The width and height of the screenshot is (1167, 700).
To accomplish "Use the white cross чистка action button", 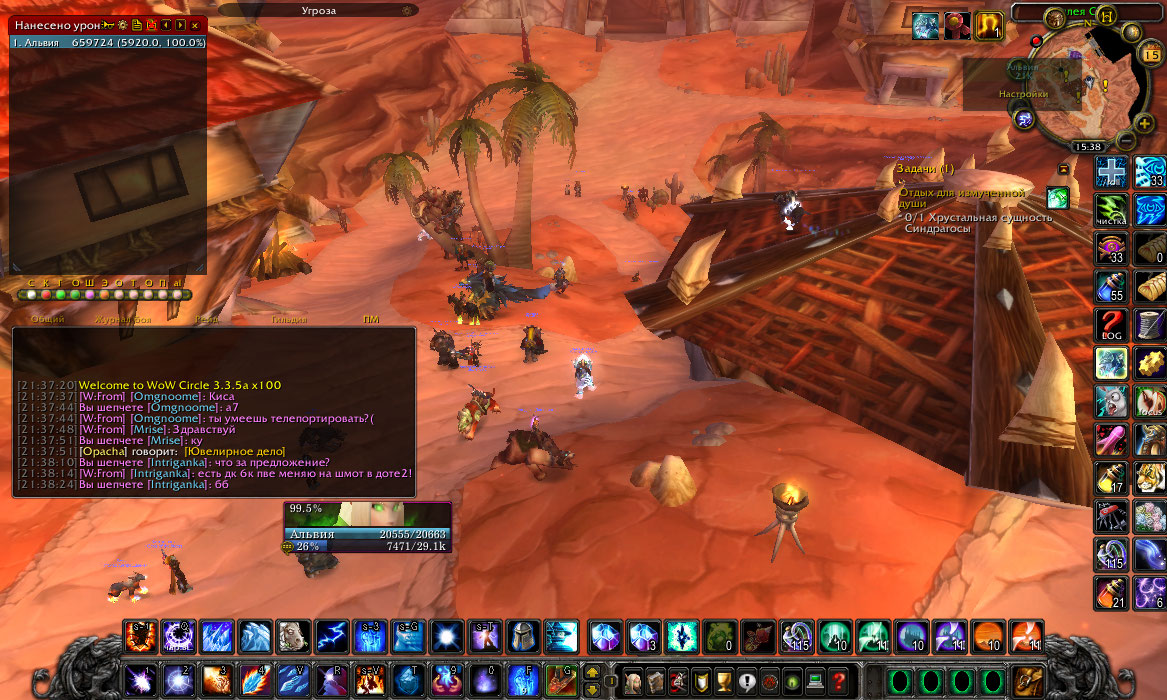I will pos(1111,172).
